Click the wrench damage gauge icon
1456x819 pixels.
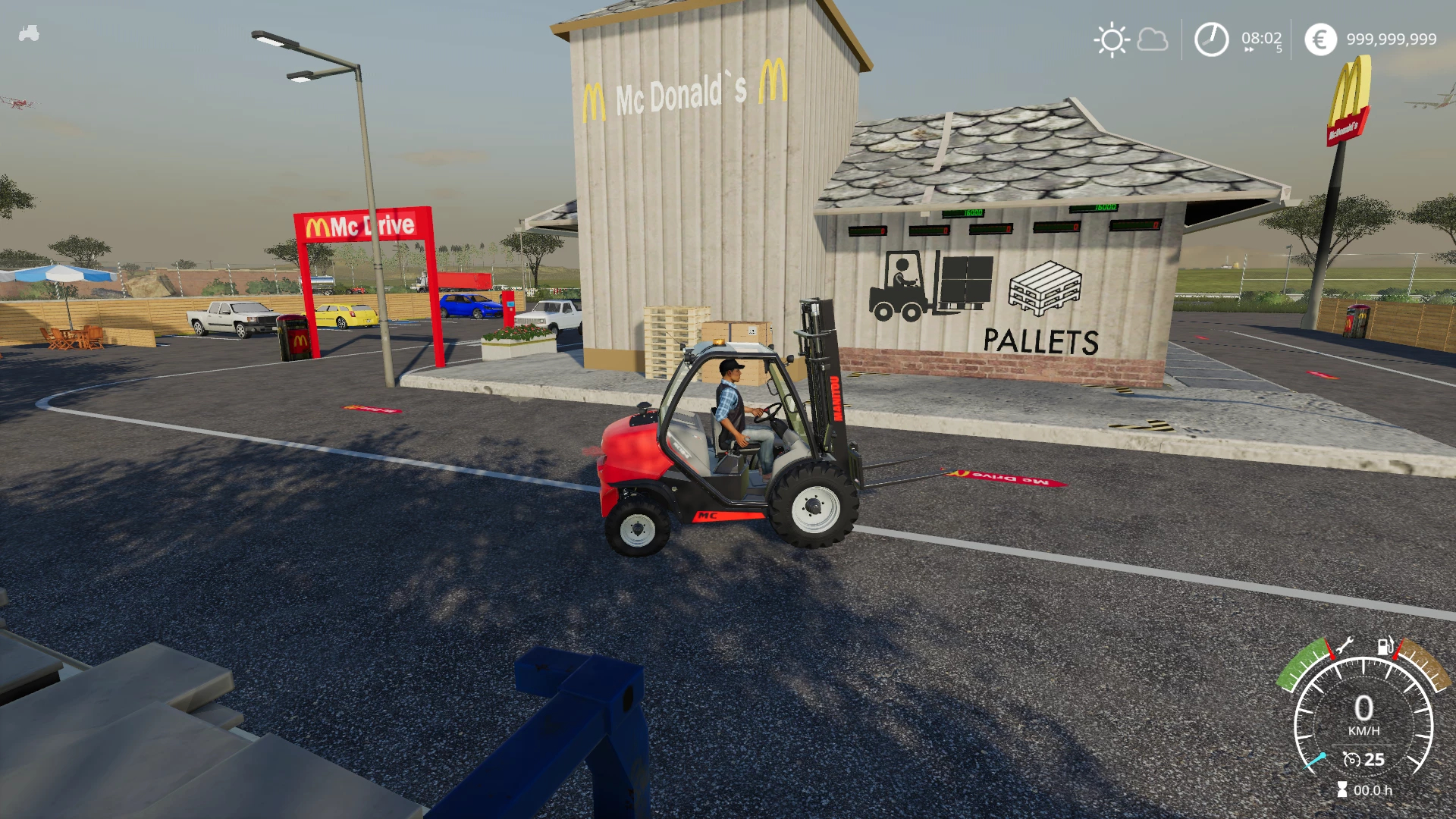pos(1345,646)
